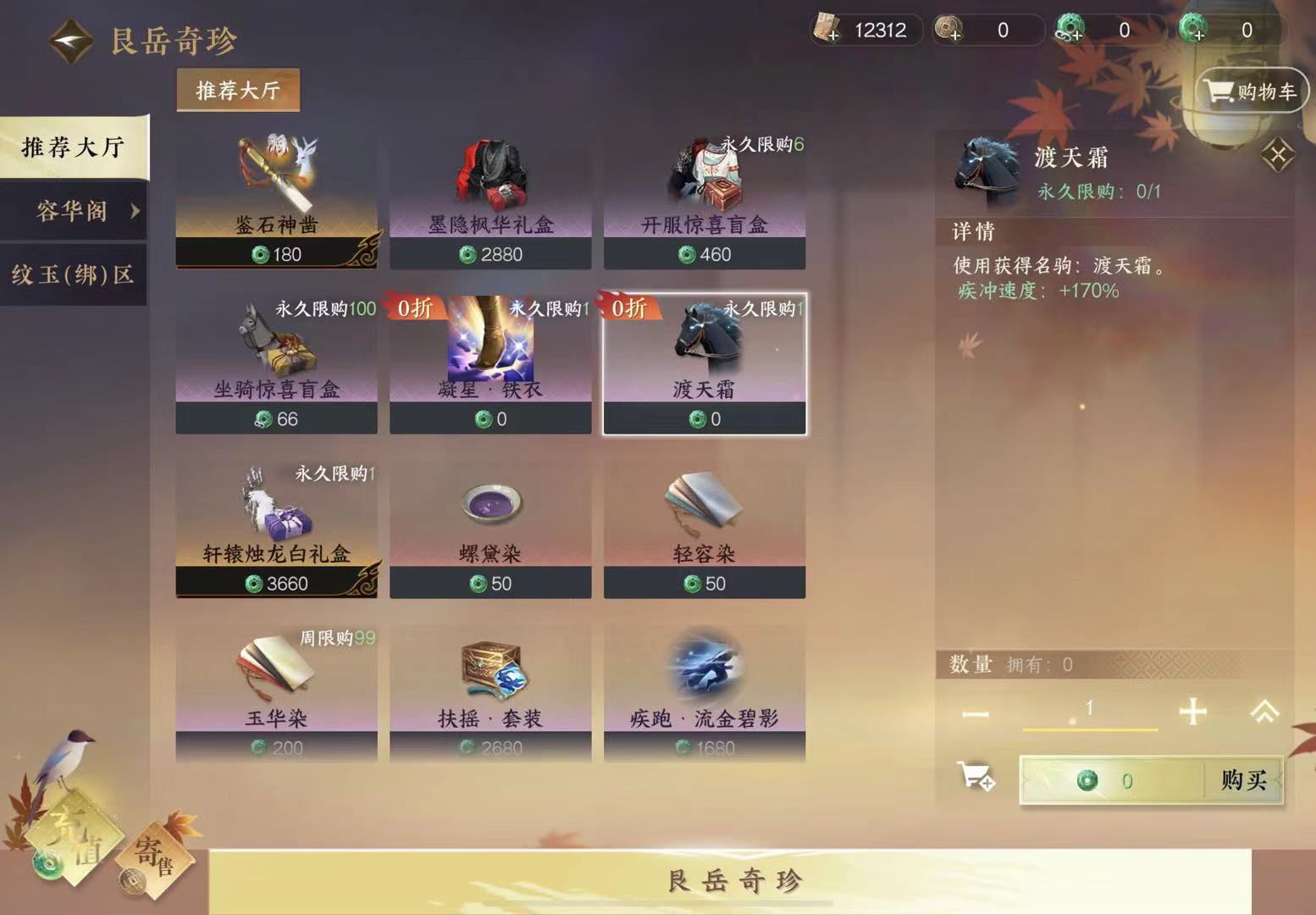Click the 0折 discount flame badge on 渡天霜
1316x915 pixels.
coord(628,309)
